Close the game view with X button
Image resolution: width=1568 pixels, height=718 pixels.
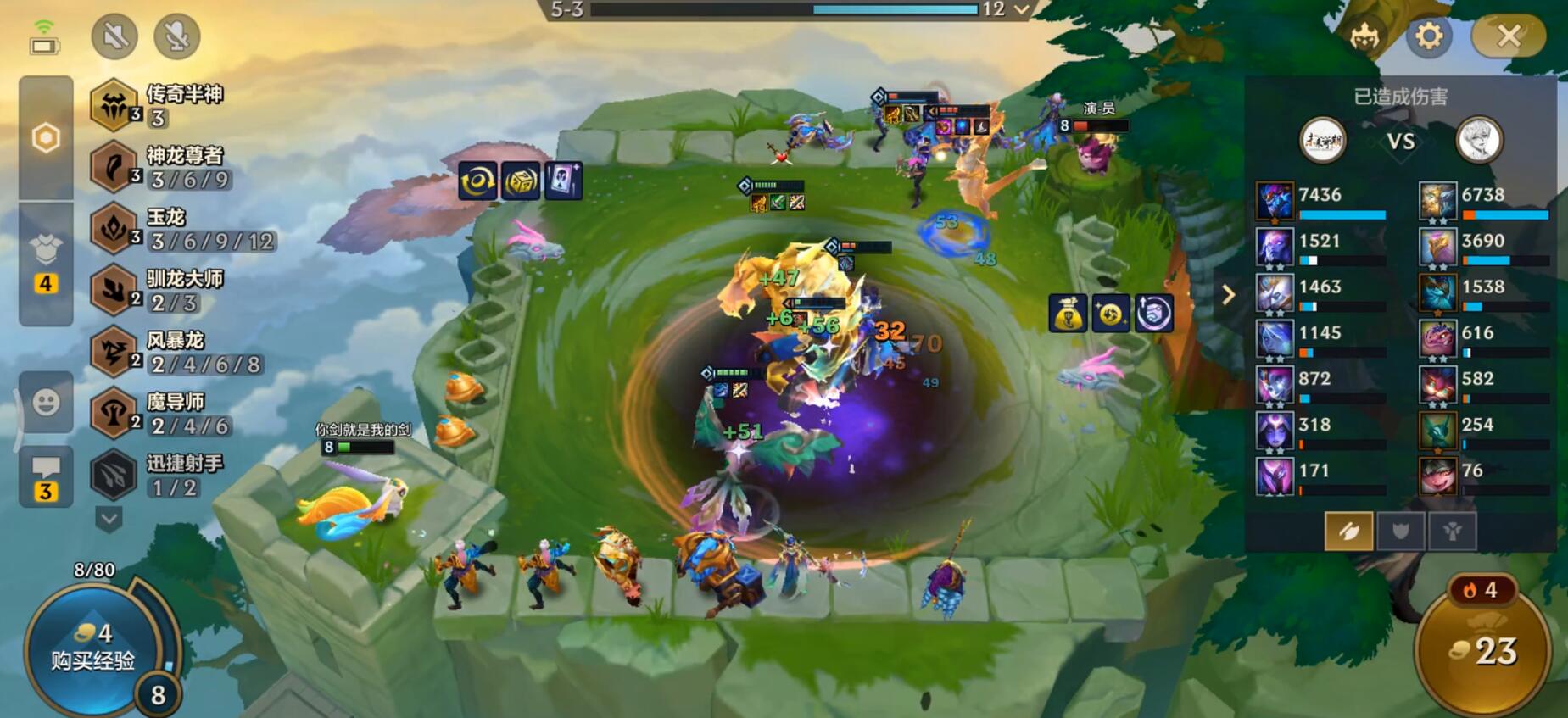(1509, 36)
